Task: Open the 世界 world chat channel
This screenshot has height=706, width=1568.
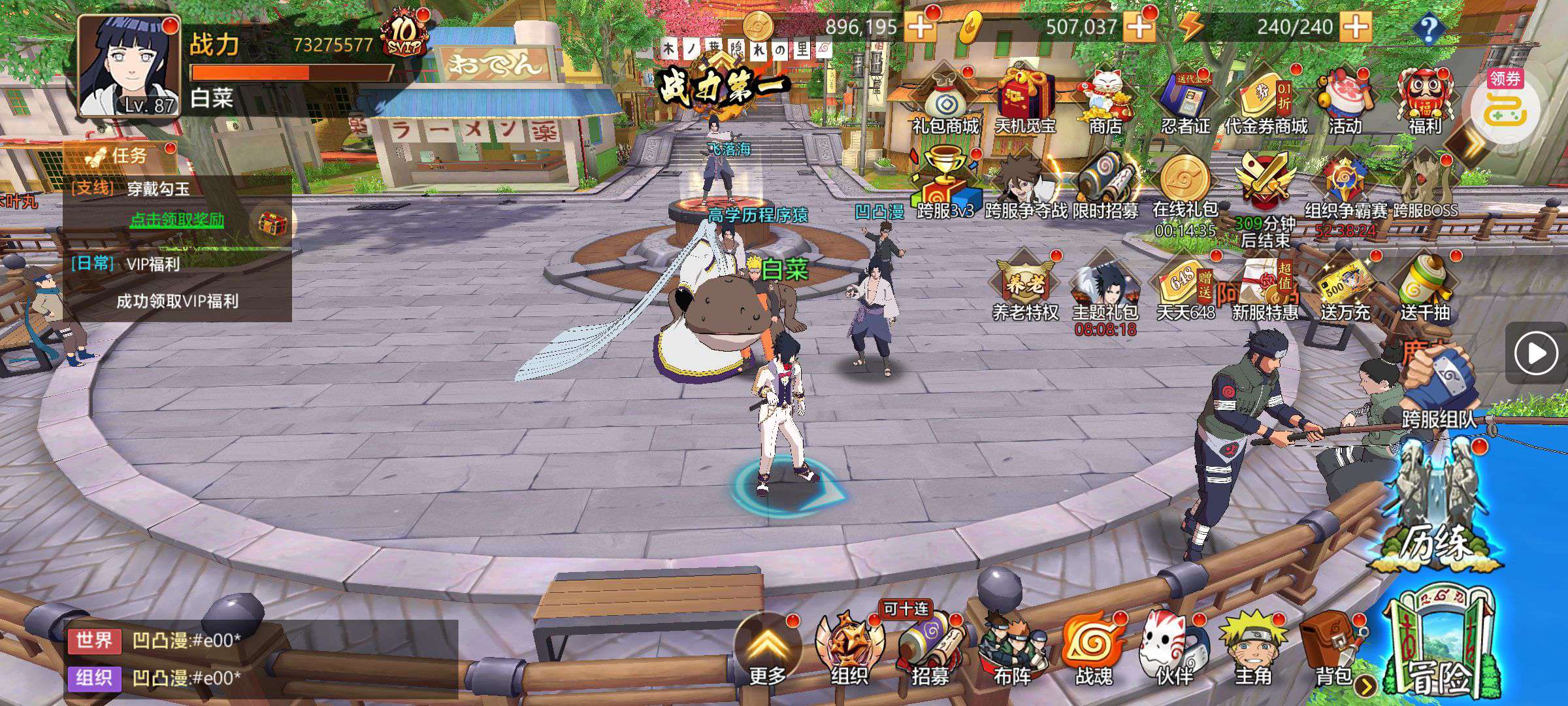Action: click(94, 641)
